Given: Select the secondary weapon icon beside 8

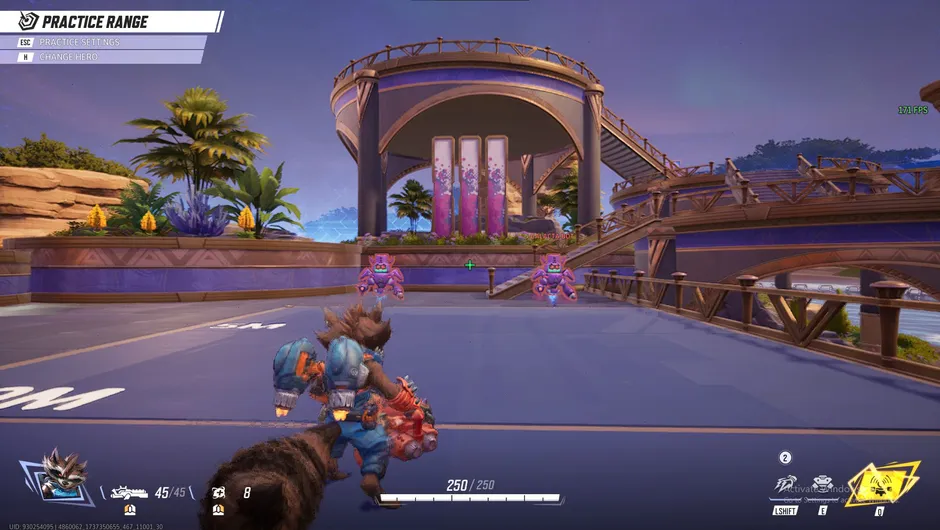Looking at the screenshot, I should [218, 492].
